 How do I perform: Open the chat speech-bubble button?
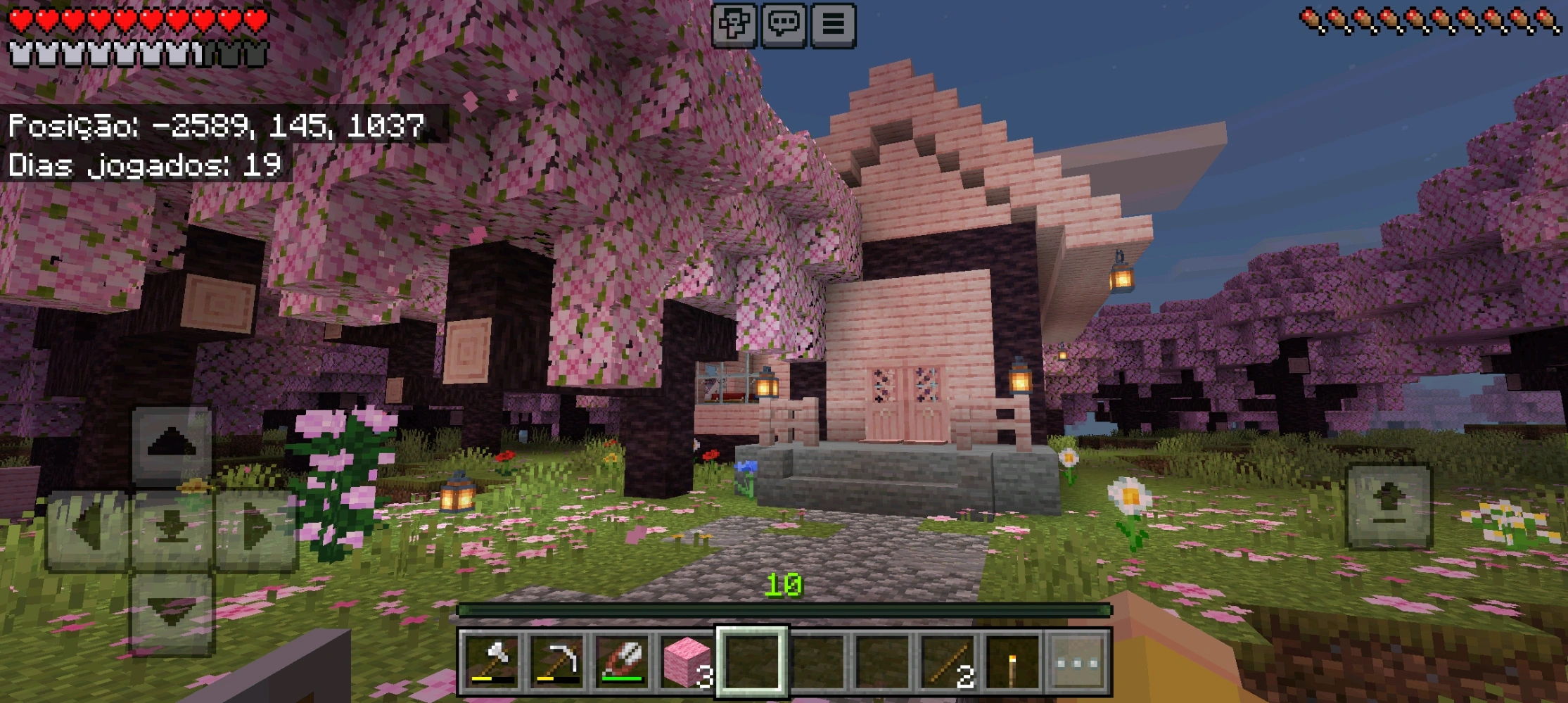[x=784, y=25]
